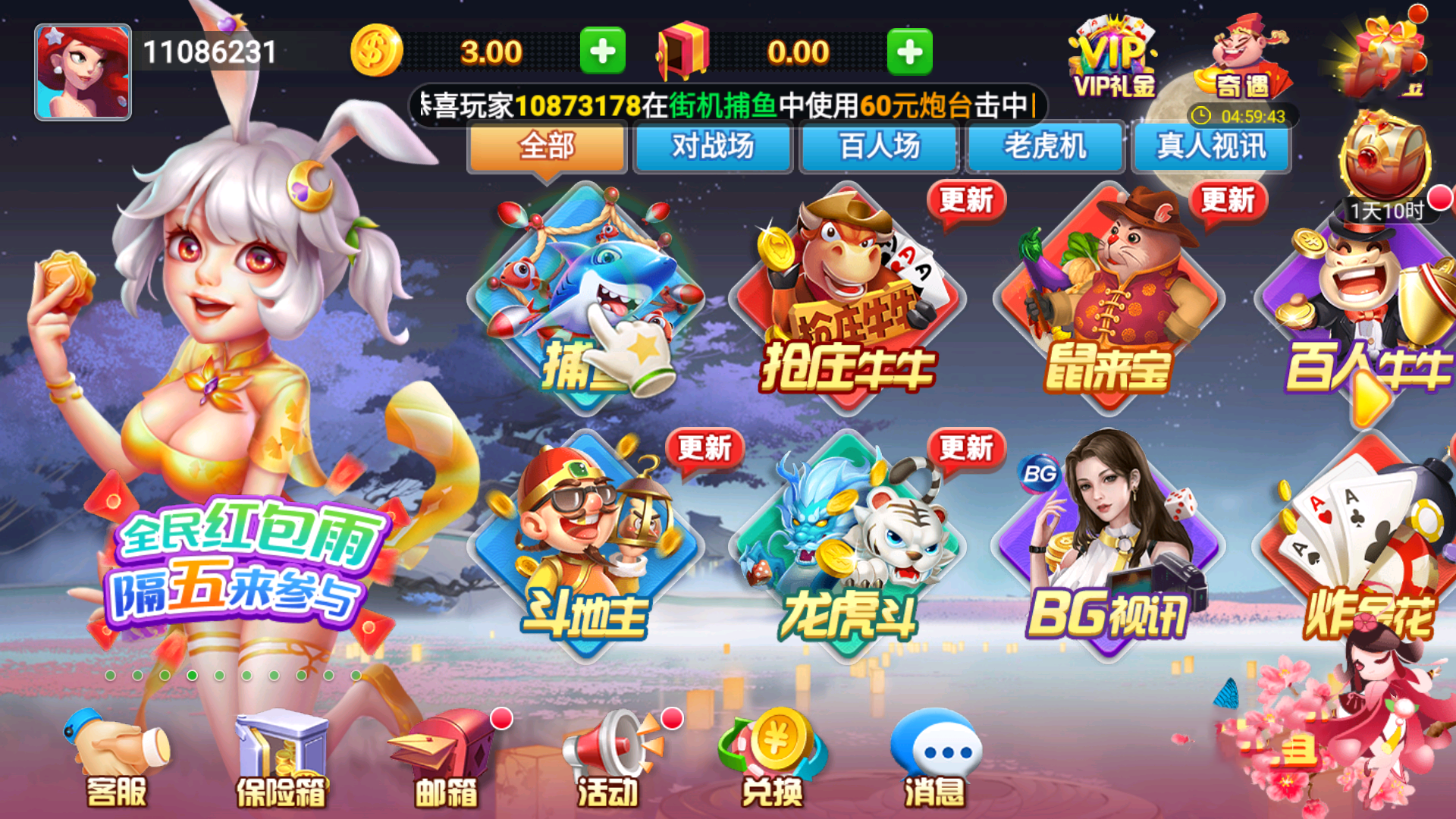The image size is (1456, 819).
Task: Add gold coins via plus button
Action: pyautogui.click(x=603, y=51)
